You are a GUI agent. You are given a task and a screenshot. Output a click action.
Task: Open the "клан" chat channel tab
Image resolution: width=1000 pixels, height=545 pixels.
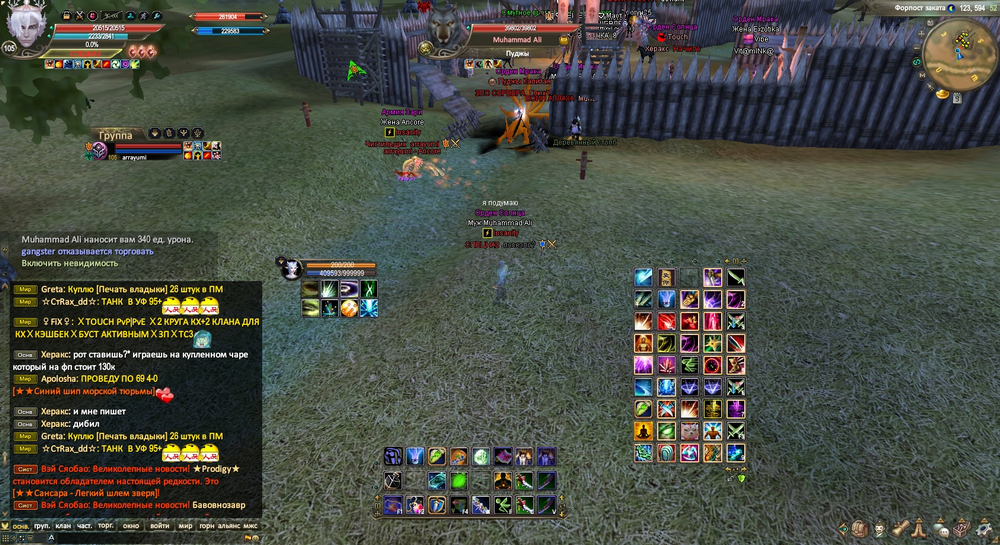tap(63, 524)
